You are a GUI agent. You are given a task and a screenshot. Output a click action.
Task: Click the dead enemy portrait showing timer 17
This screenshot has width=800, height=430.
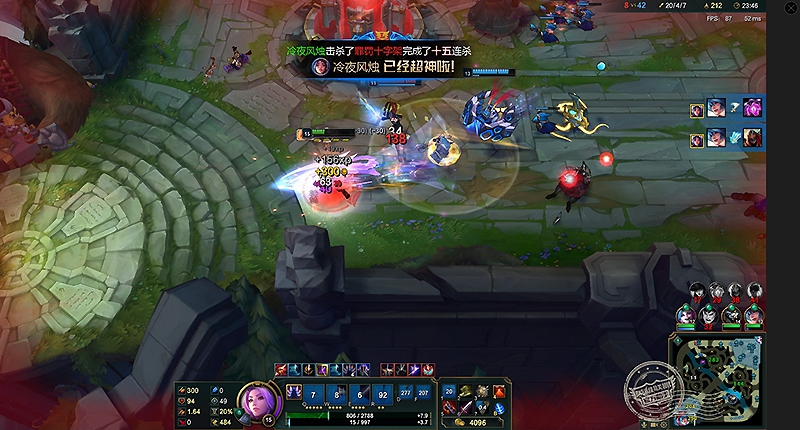click(x=698, y=291)
